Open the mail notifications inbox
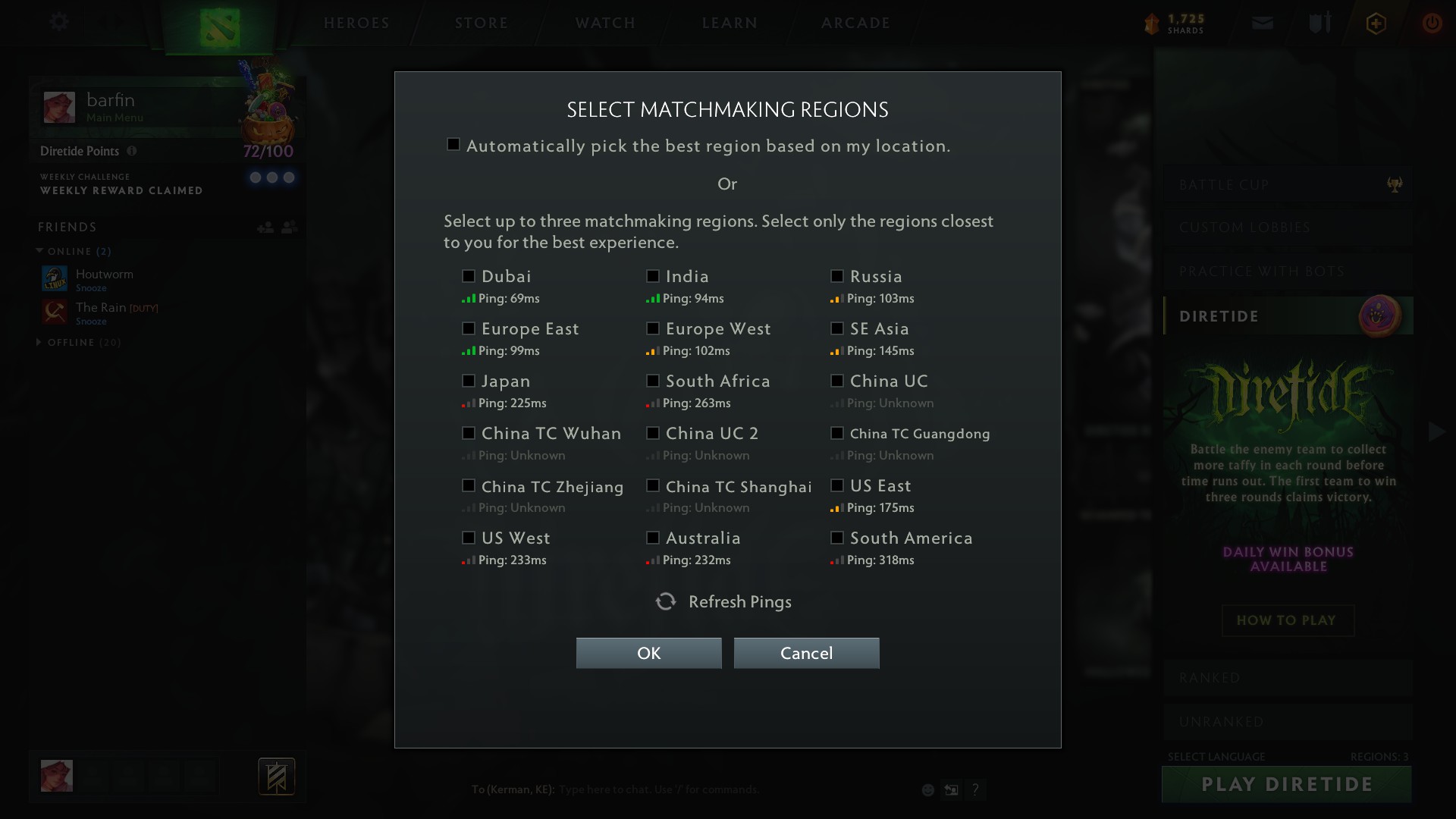This screenshot has width=1456, height=819. coord(1263,22)
